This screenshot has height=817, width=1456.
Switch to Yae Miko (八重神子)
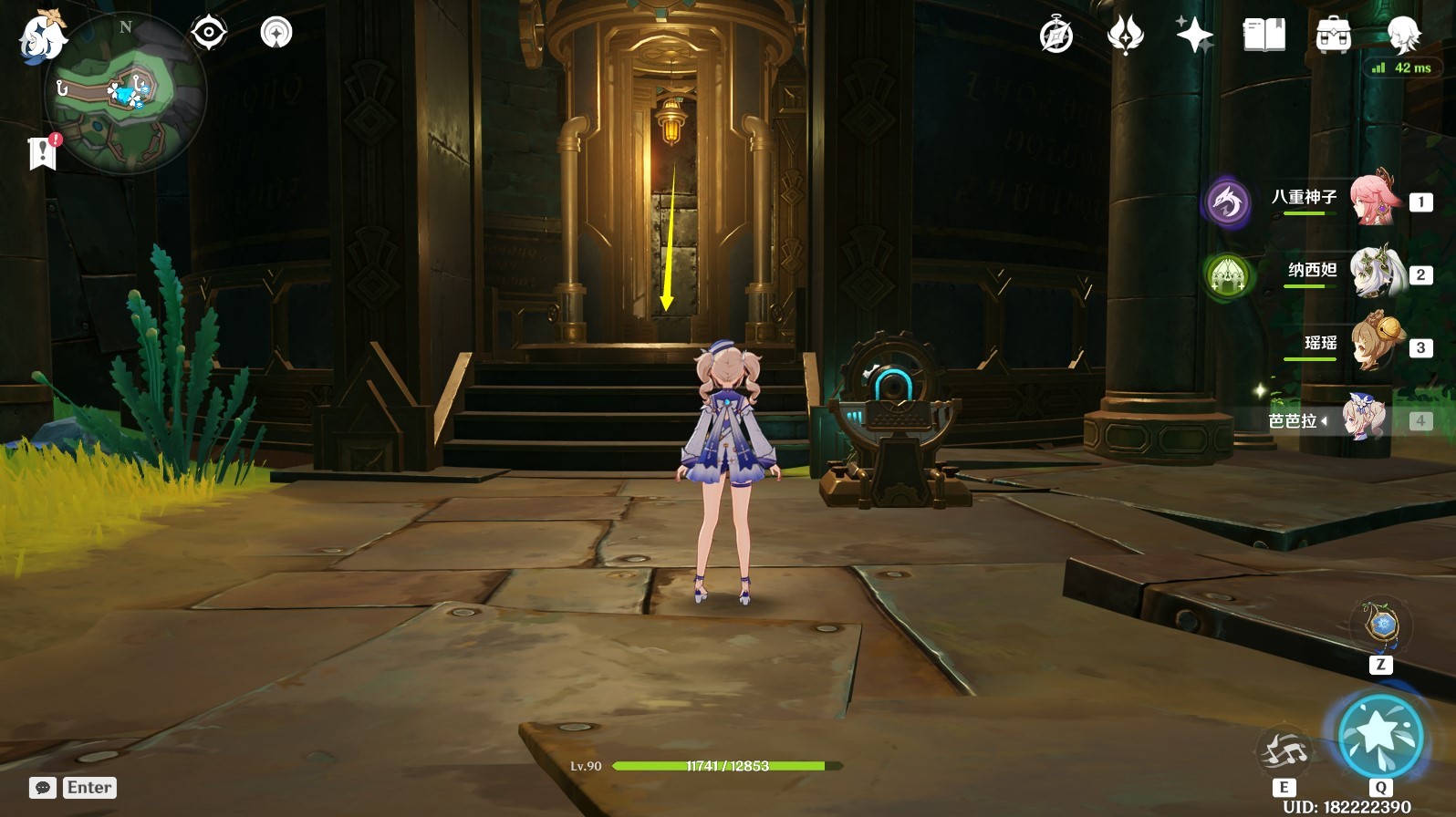[x=1372, y=198]
